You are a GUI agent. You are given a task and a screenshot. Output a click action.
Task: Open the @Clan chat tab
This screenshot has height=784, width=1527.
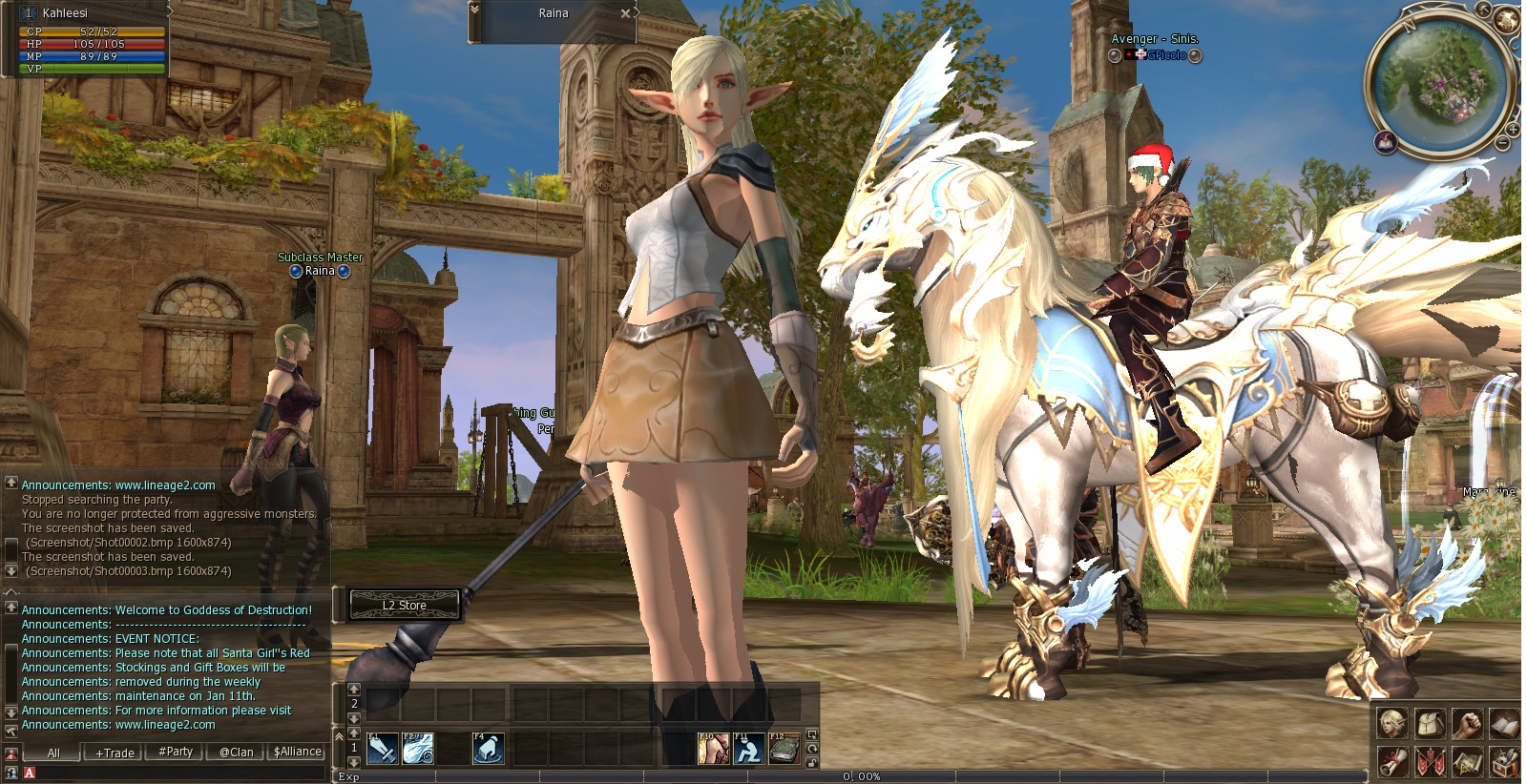tap(236, 752)
